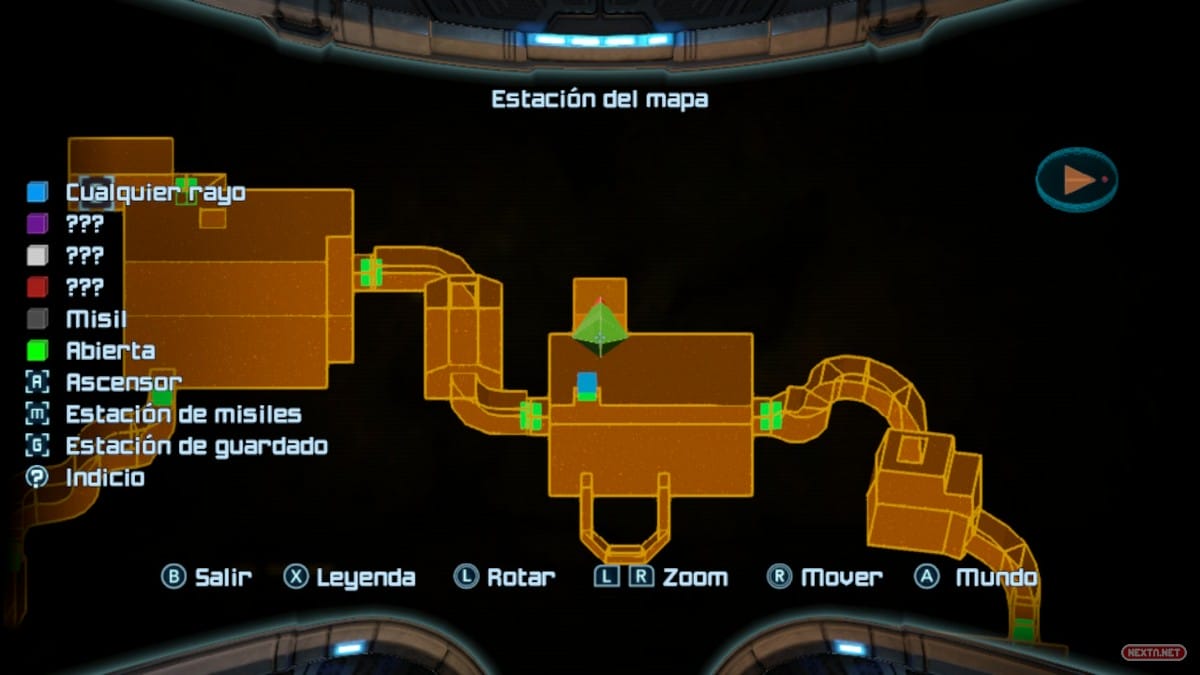Click the white unknown door legend swatch
The image size is (1200, 675).
pos(37,256)
